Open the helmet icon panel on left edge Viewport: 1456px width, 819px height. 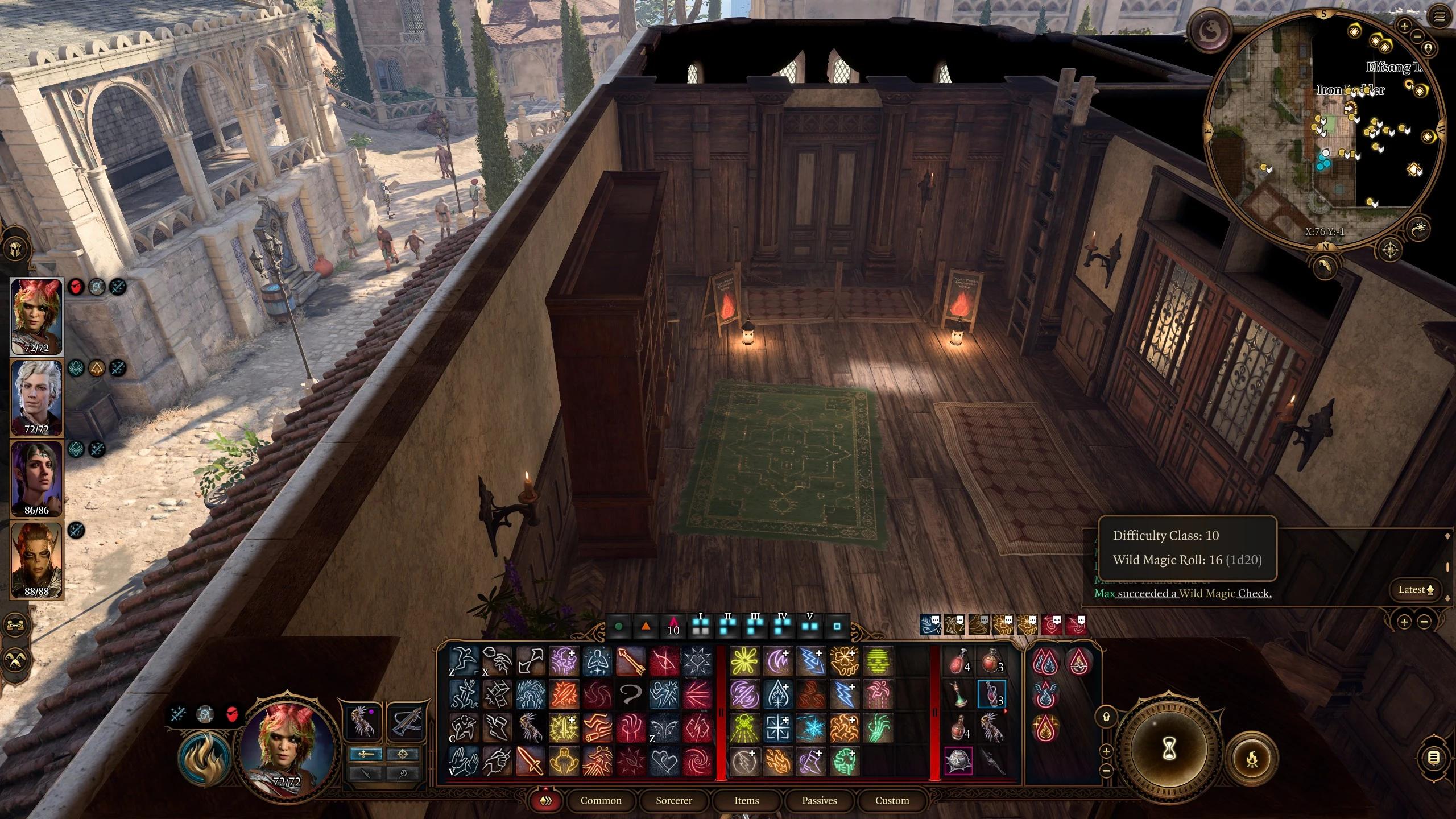15,249
